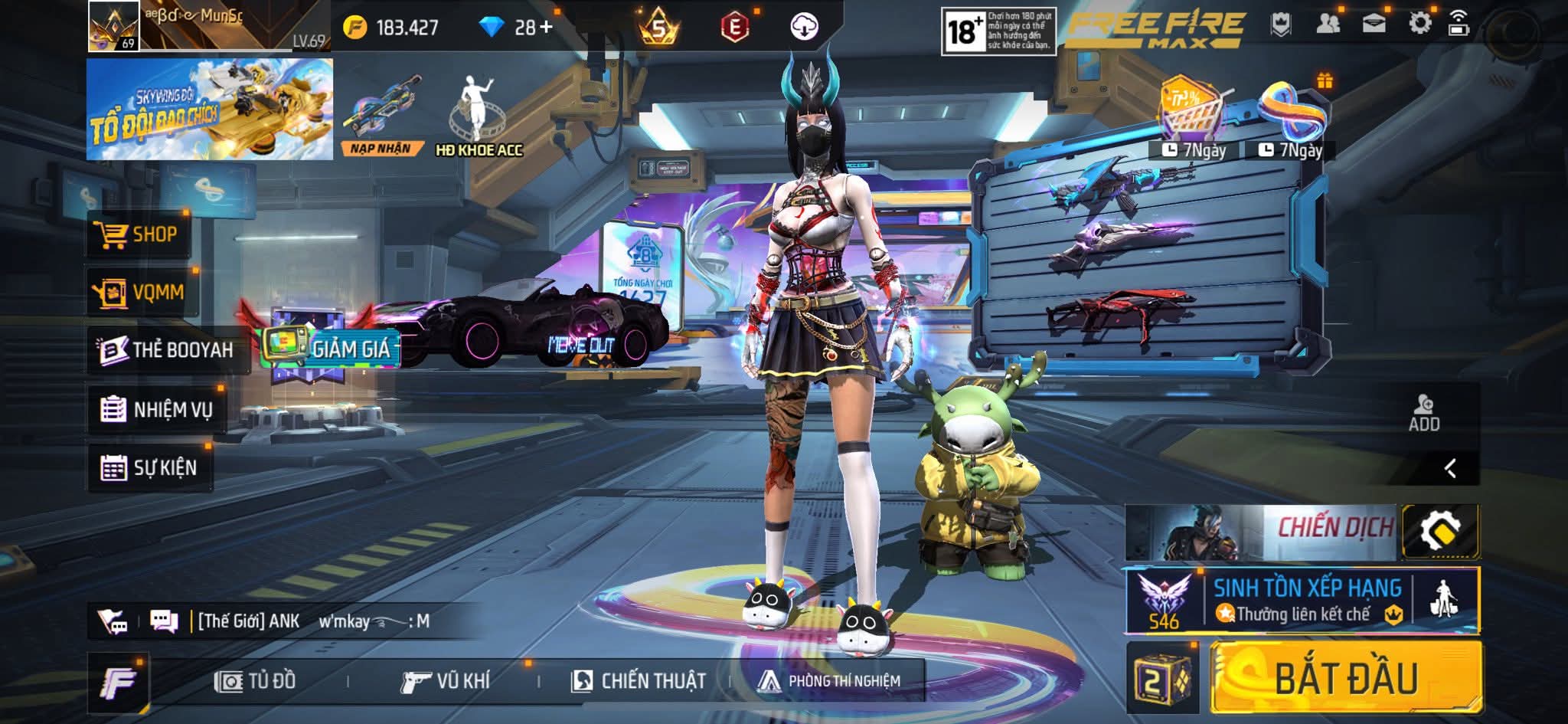The height and width of the screenshot is (724, 1568).
Task: Open PHÒNG THÍ NGHIỆM lab tab
Action: (x=829, y=681)
